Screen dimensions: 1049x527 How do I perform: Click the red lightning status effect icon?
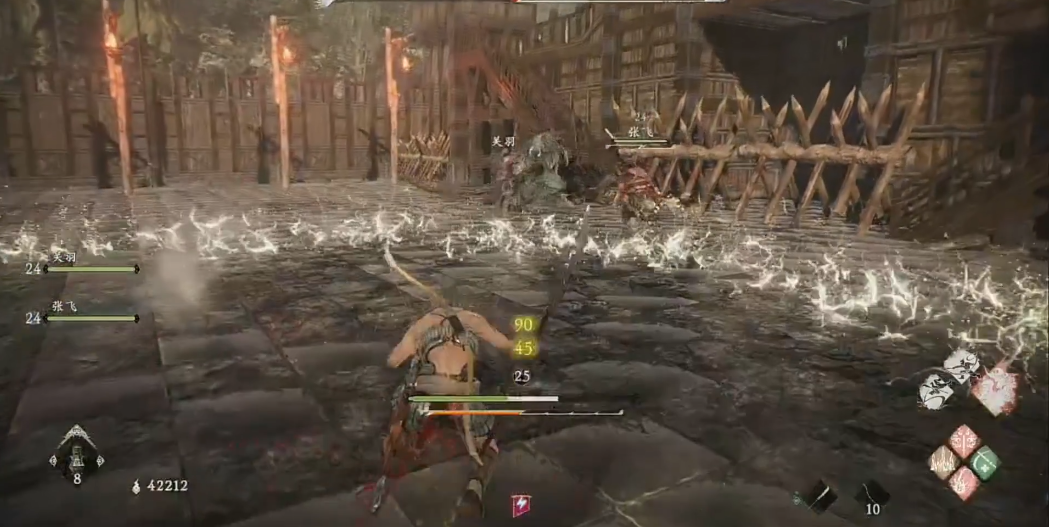point(521,505)
